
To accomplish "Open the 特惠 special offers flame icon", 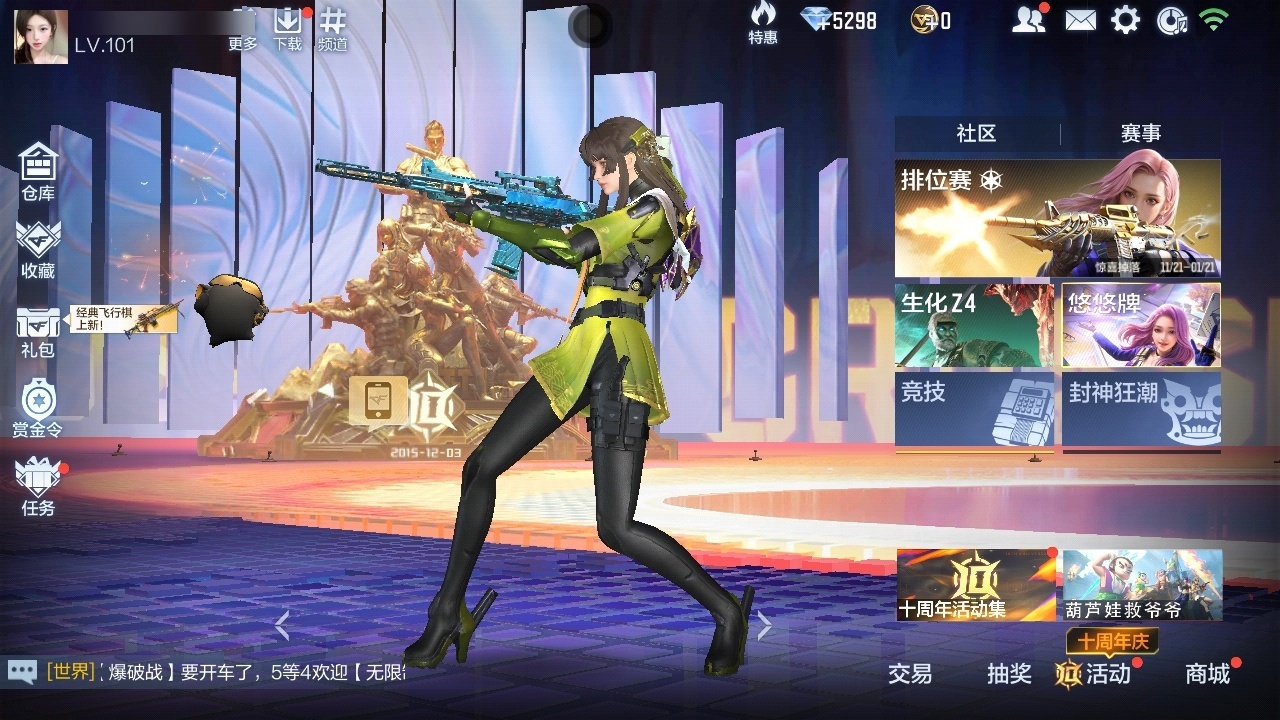I will (763, 22).
